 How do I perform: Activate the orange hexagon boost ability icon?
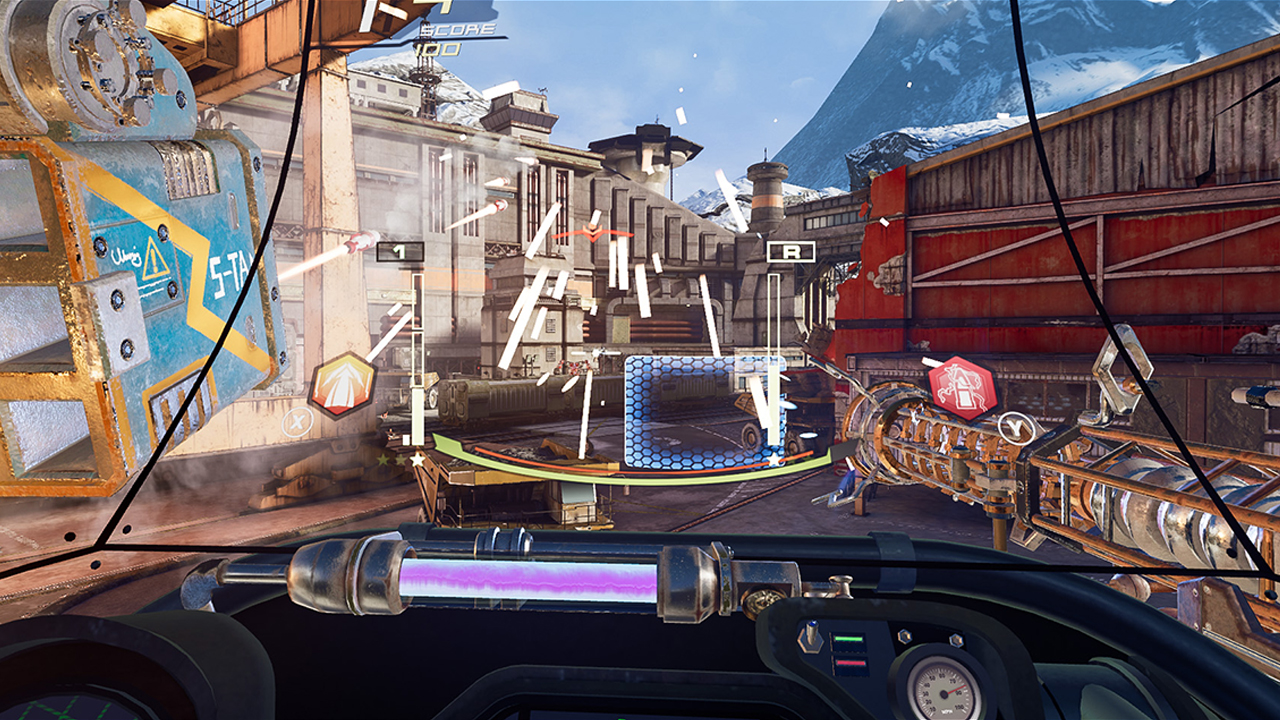click(343, 386)
